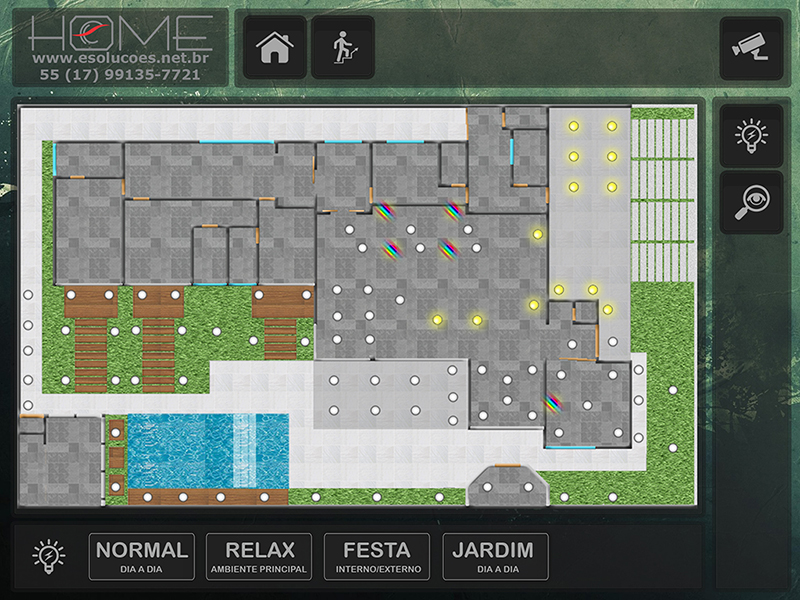The image size is (800, 600).
Task: Go to the home screen button
Action: point(276,48)
